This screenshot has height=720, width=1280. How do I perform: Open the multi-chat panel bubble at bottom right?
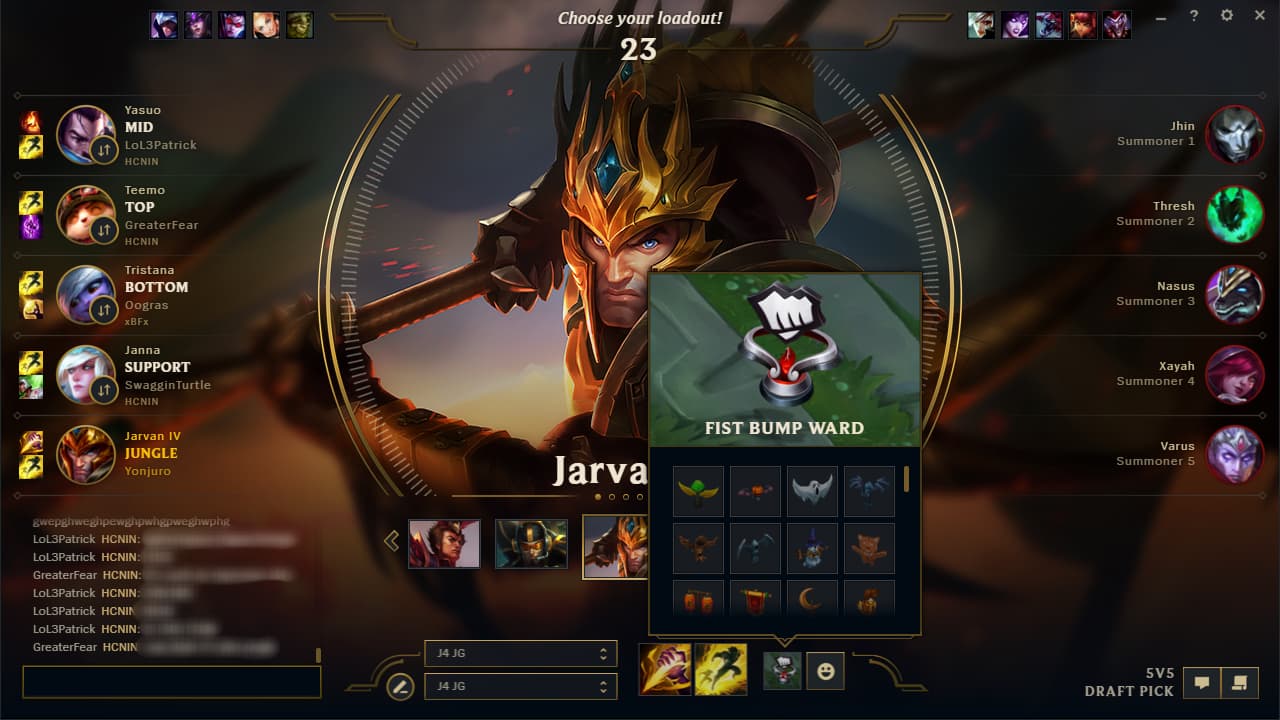click(1242, 682)
